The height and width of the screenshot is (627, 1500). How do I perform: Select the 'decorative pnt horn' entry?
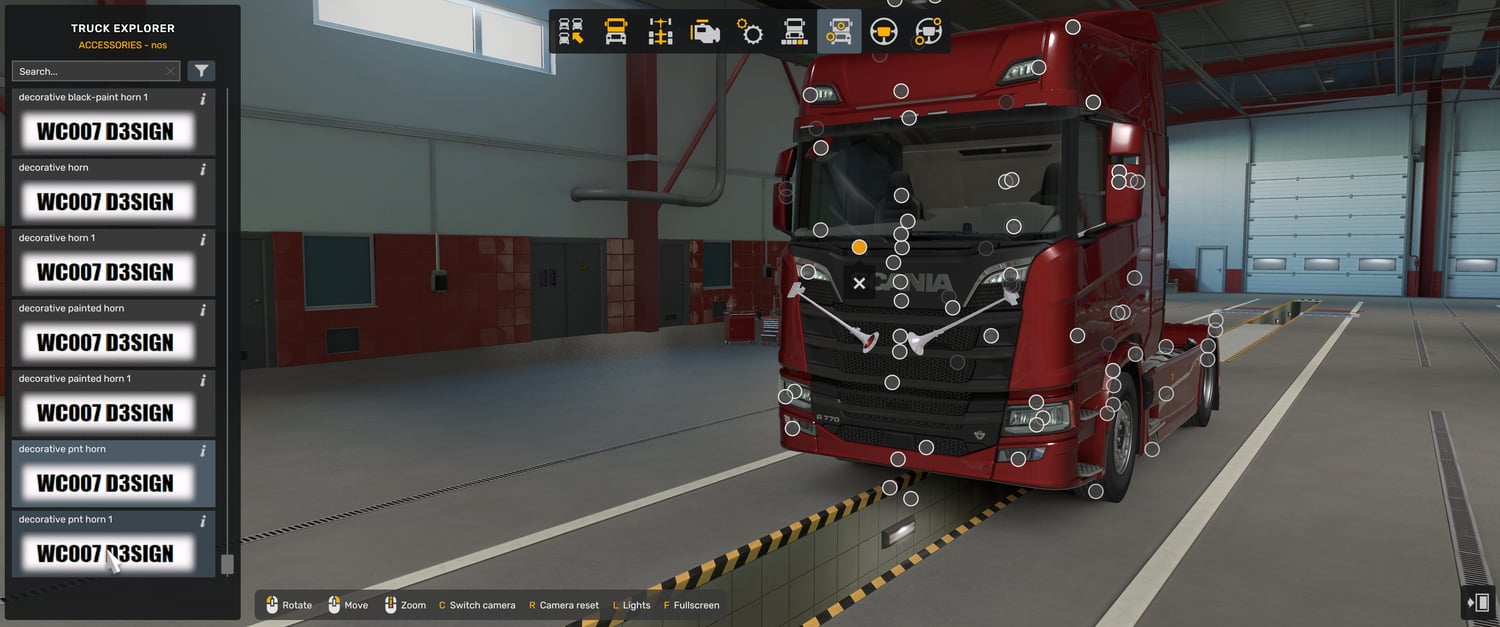(x=105, y=482)
